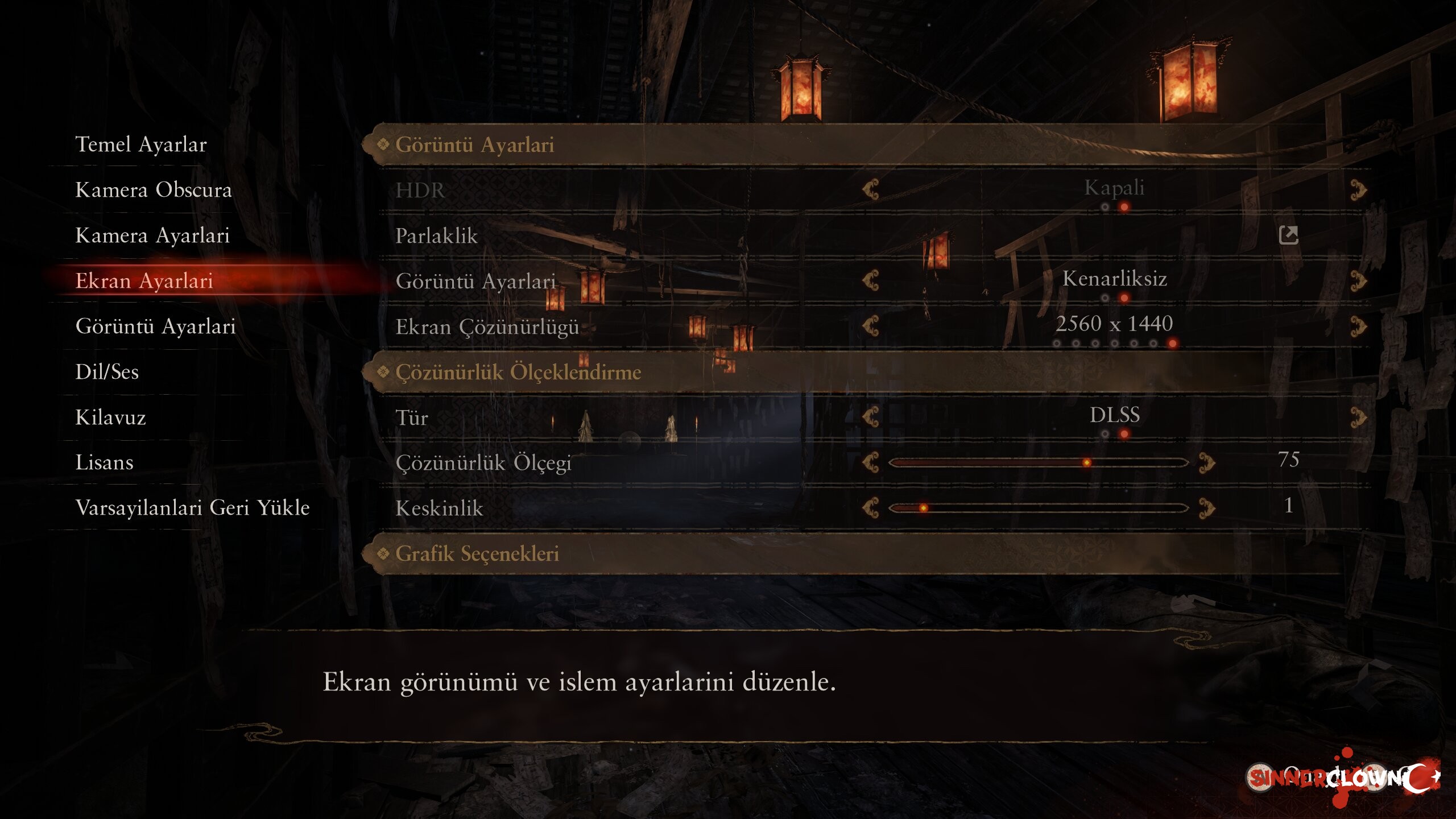The width and height of the screenshot is (1456, 819).
Task: Select Kamera Obscura in the menu
Action: (154, 190)
